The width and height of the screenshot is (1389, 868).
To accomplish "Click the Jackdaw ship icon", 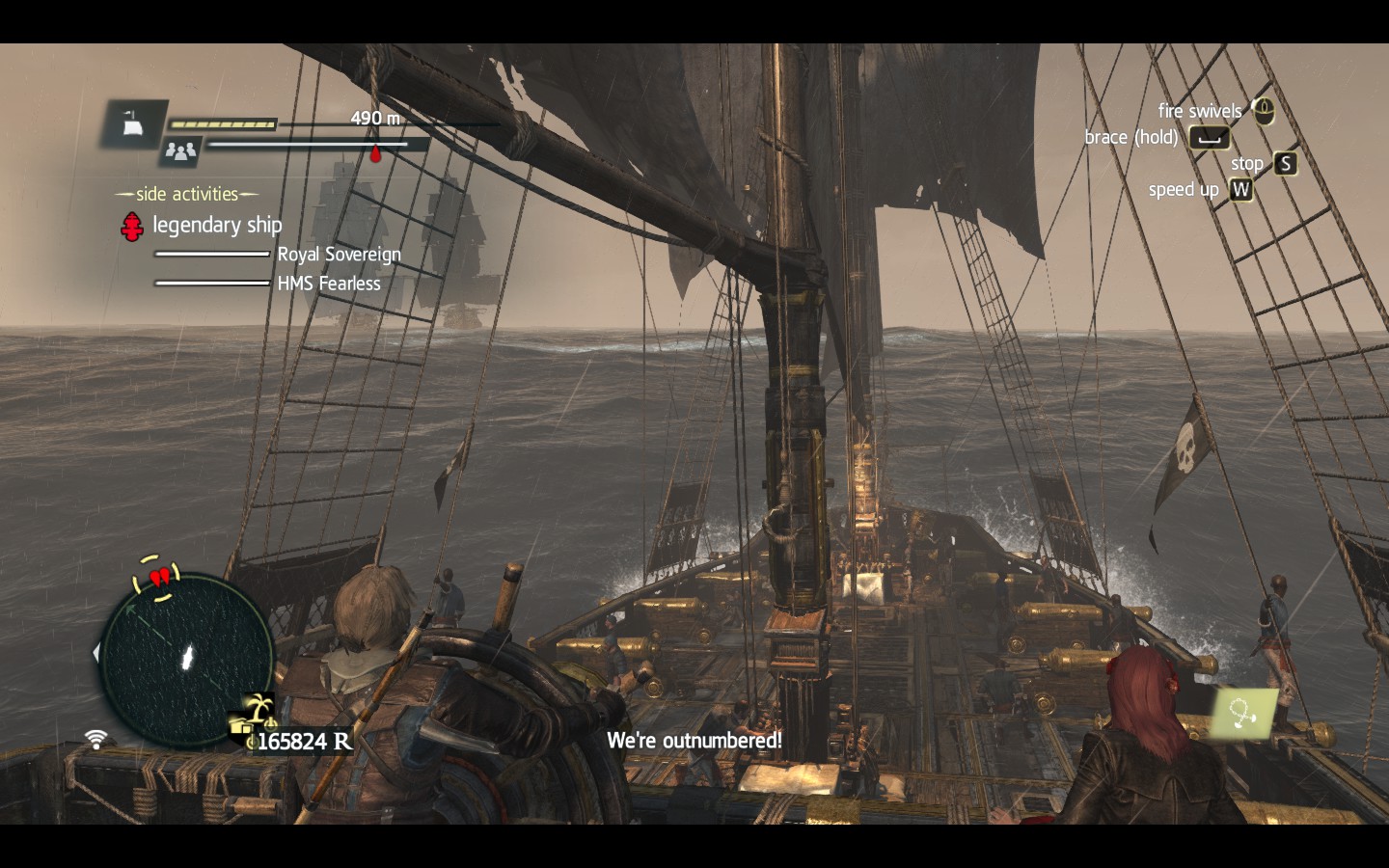I will pos(134,122).
